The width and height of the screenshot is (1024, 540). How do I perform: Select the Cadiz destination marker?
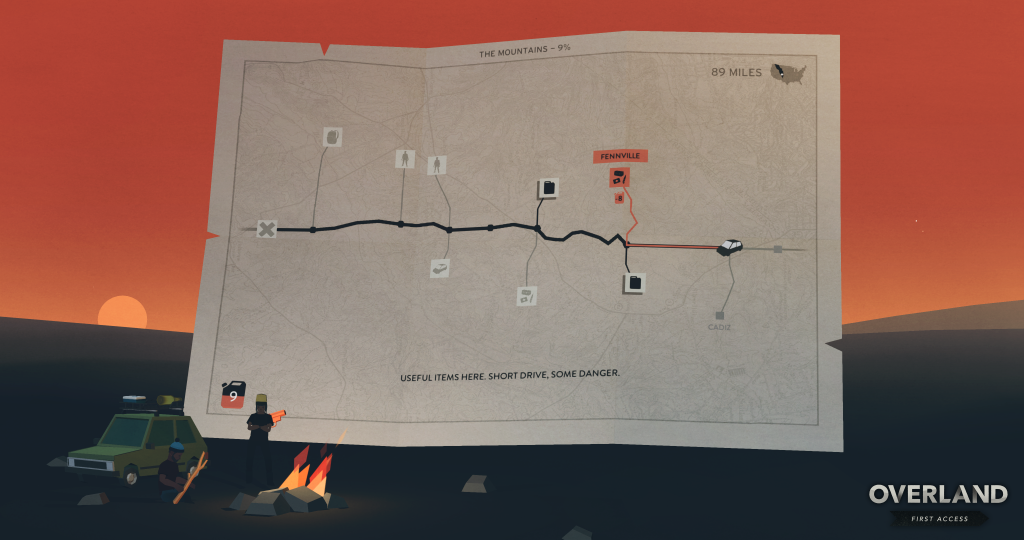click(x=719, y=316)
